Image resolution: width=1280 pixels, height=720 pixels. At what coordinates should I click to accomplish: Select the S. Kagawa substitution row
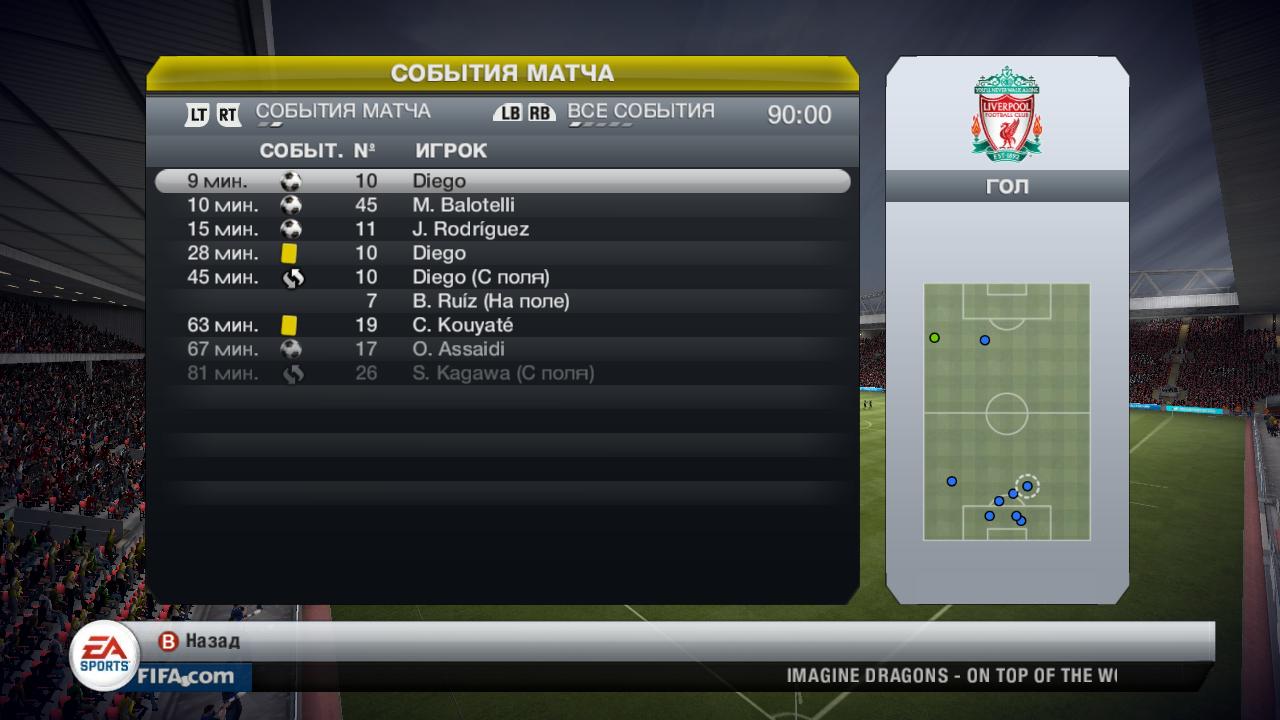[502, 373]
